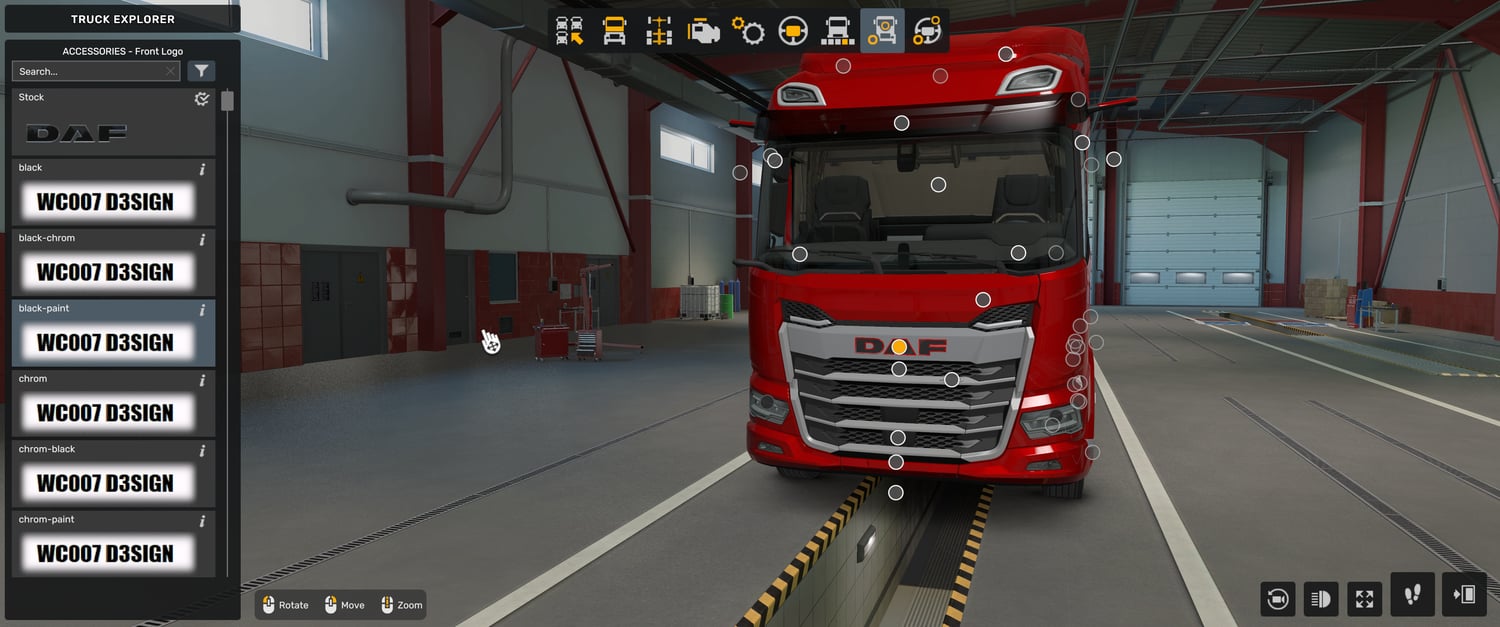Switch to the engine category
The image size is (1500, 627).
[704, 31]
